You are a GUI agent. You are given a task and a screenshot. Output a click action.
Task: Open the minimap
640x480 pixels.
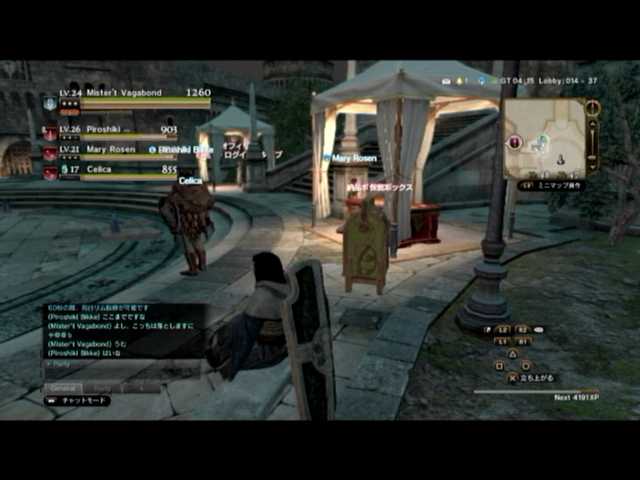coord(545,138)
